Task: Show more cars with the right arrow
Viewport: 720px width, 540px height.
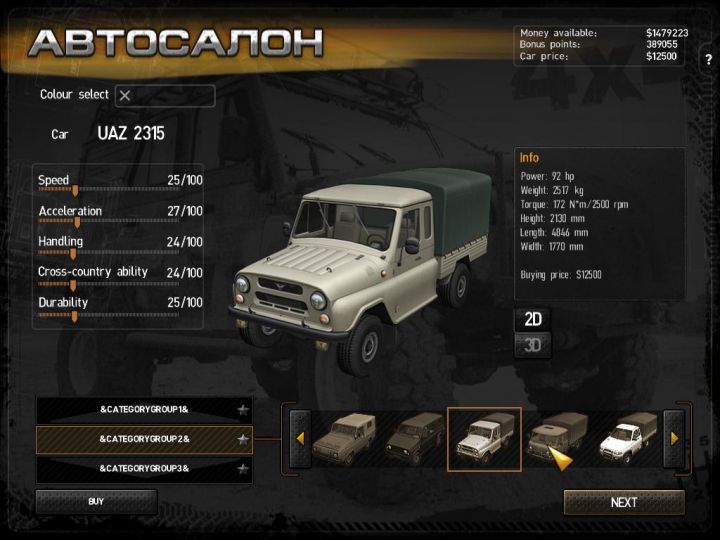Action: click(x=674, y=438)
